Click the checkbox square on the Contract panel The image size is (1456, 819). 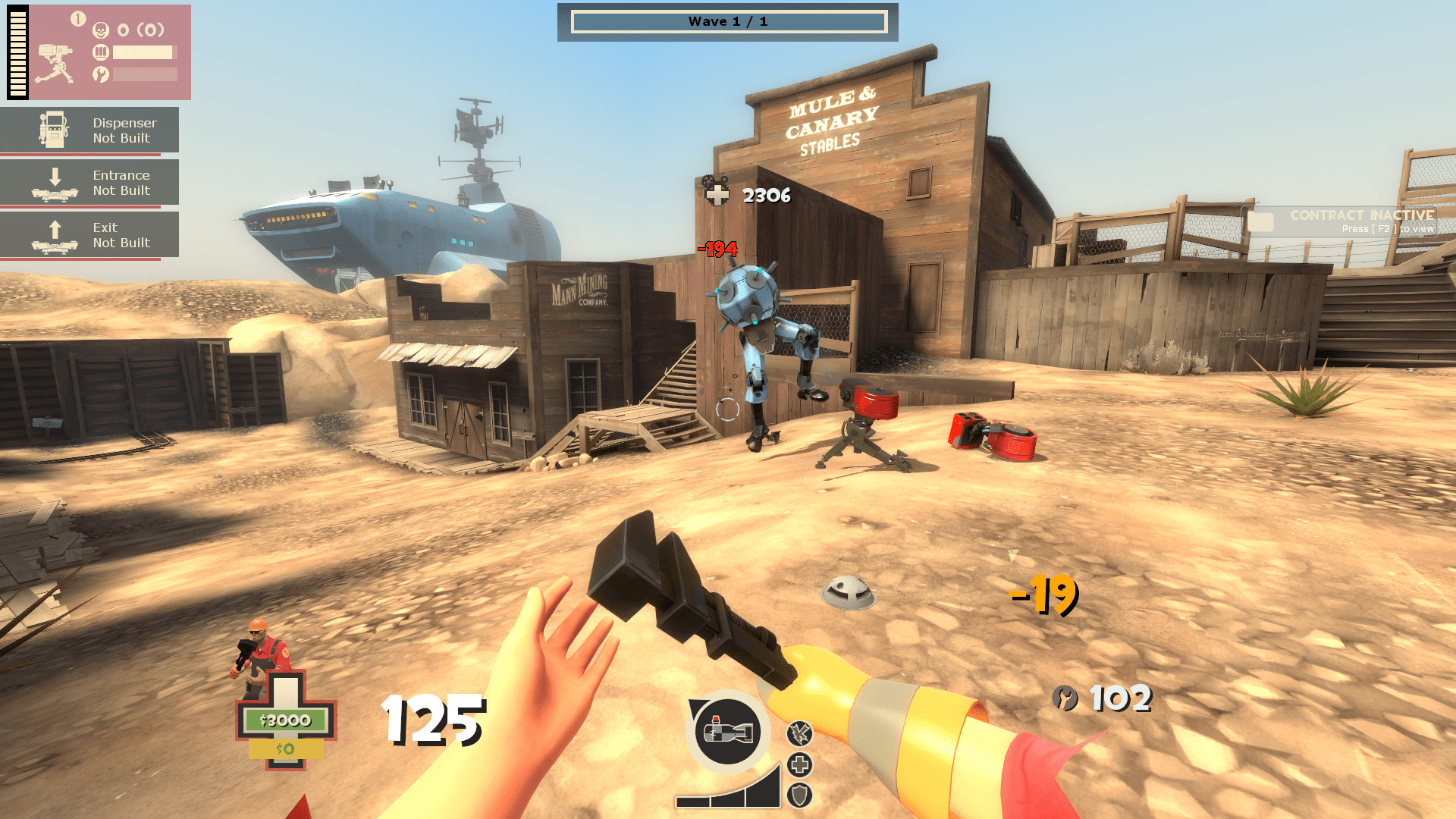point(1262,220)
